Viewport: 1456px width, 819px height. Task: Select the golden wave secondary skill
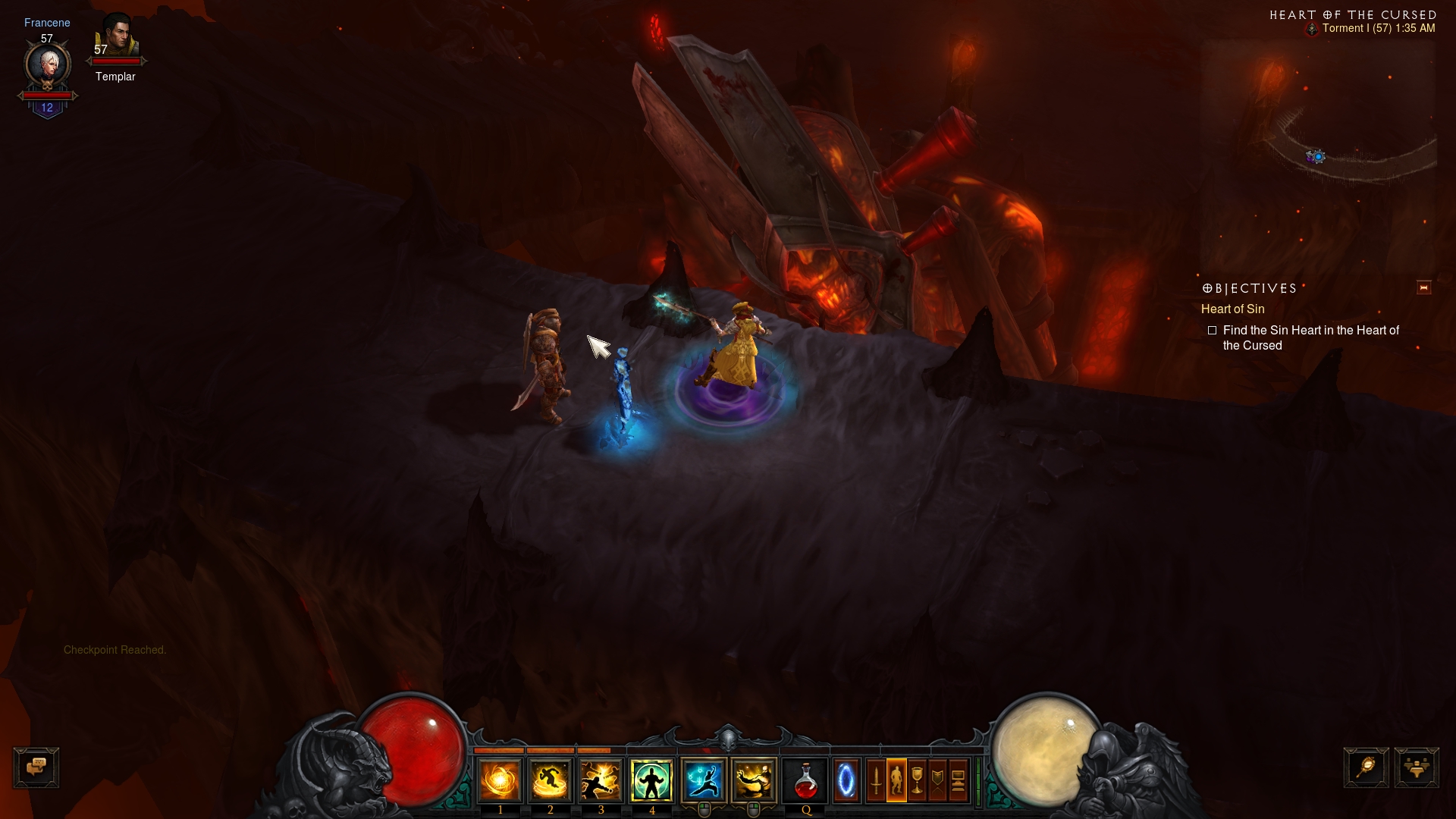754,781
